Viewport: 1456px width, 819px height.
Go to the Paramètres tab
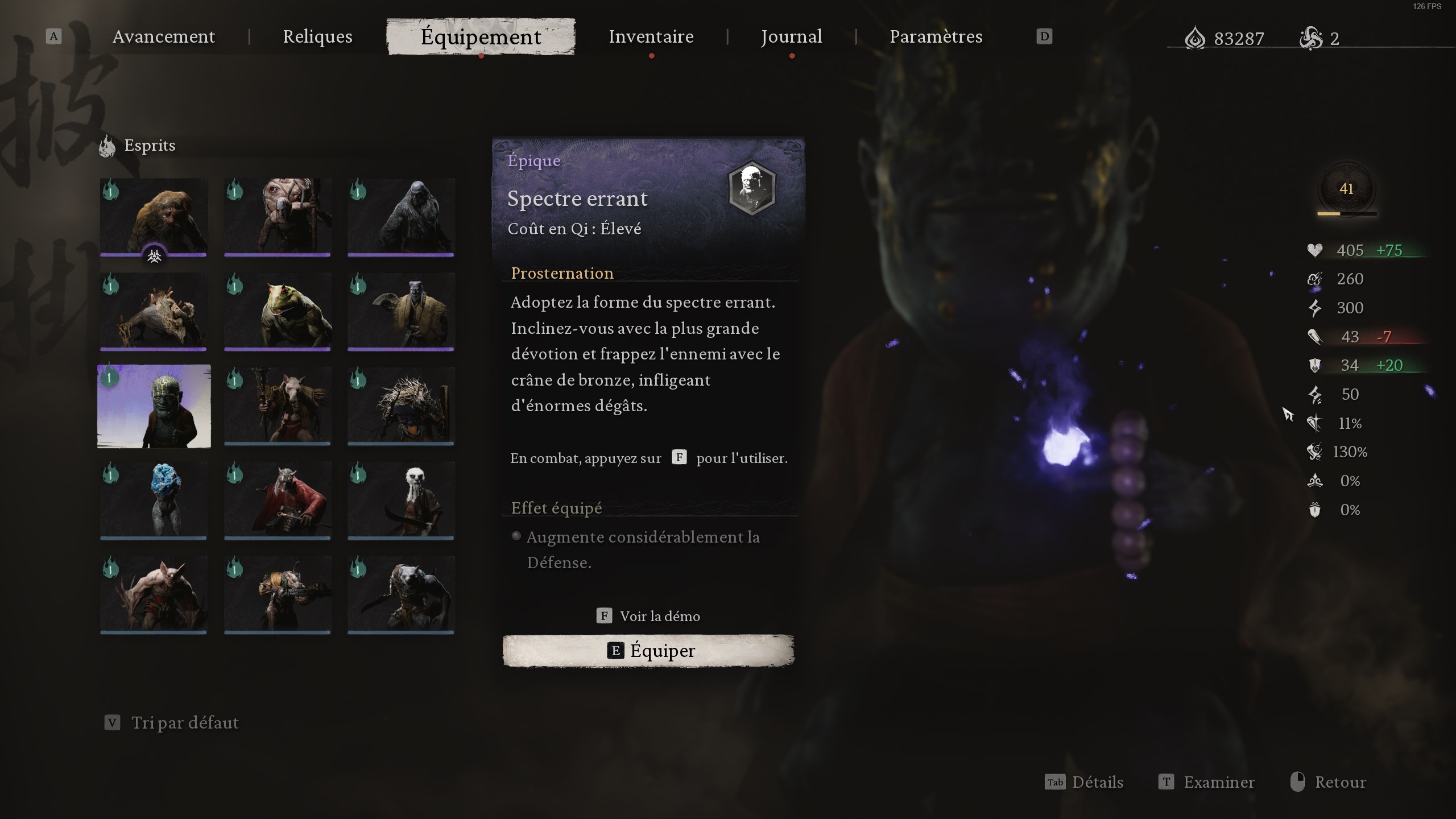936,36
